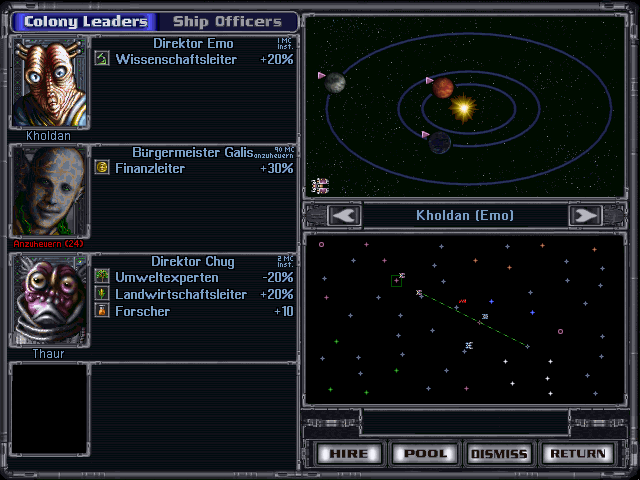Click the Umweltexperten skill icon
This screenshot has height=480, width=640.
[101, 276]
